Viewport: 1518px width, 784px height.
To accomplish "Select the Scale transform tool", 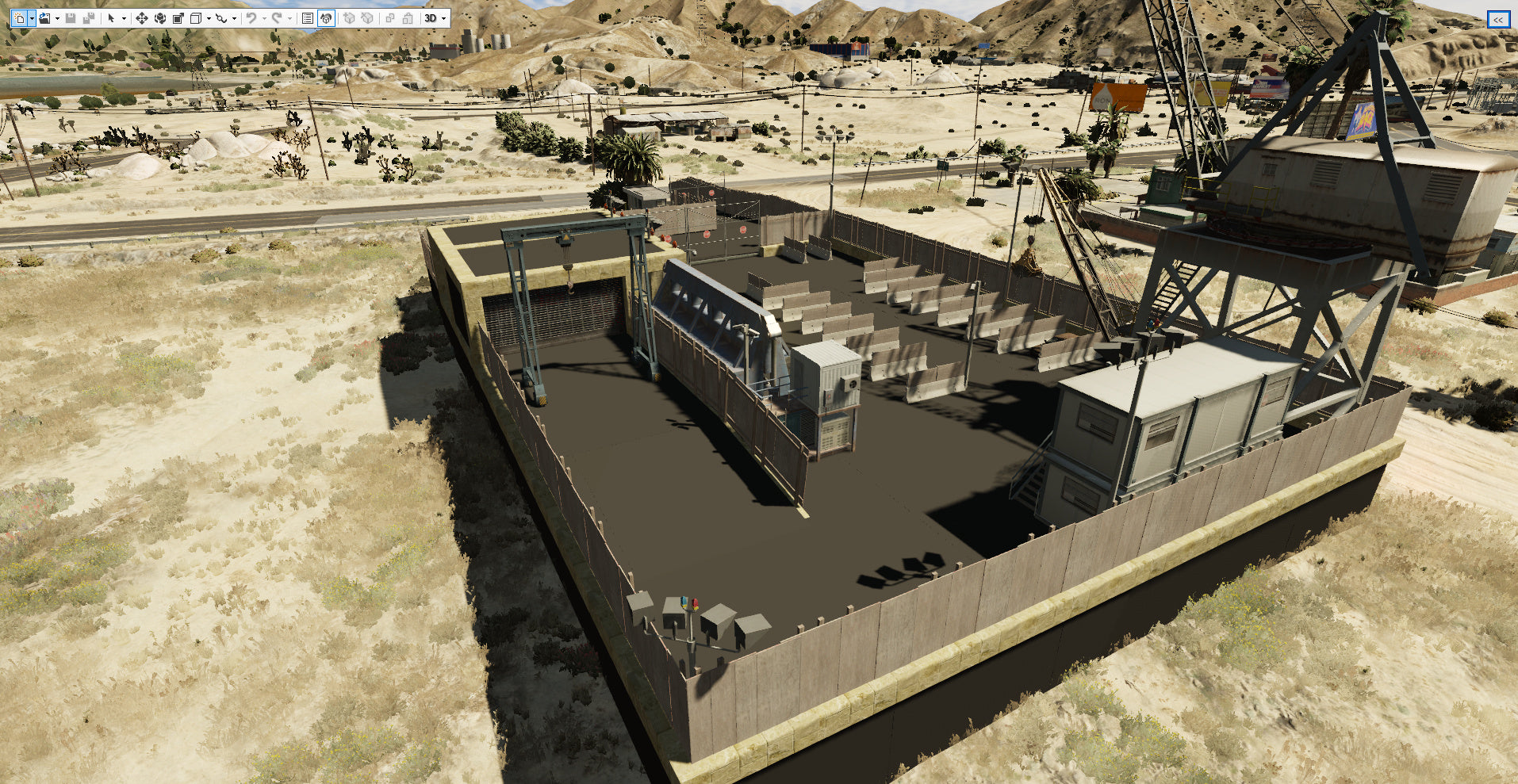I will (179, 17).
